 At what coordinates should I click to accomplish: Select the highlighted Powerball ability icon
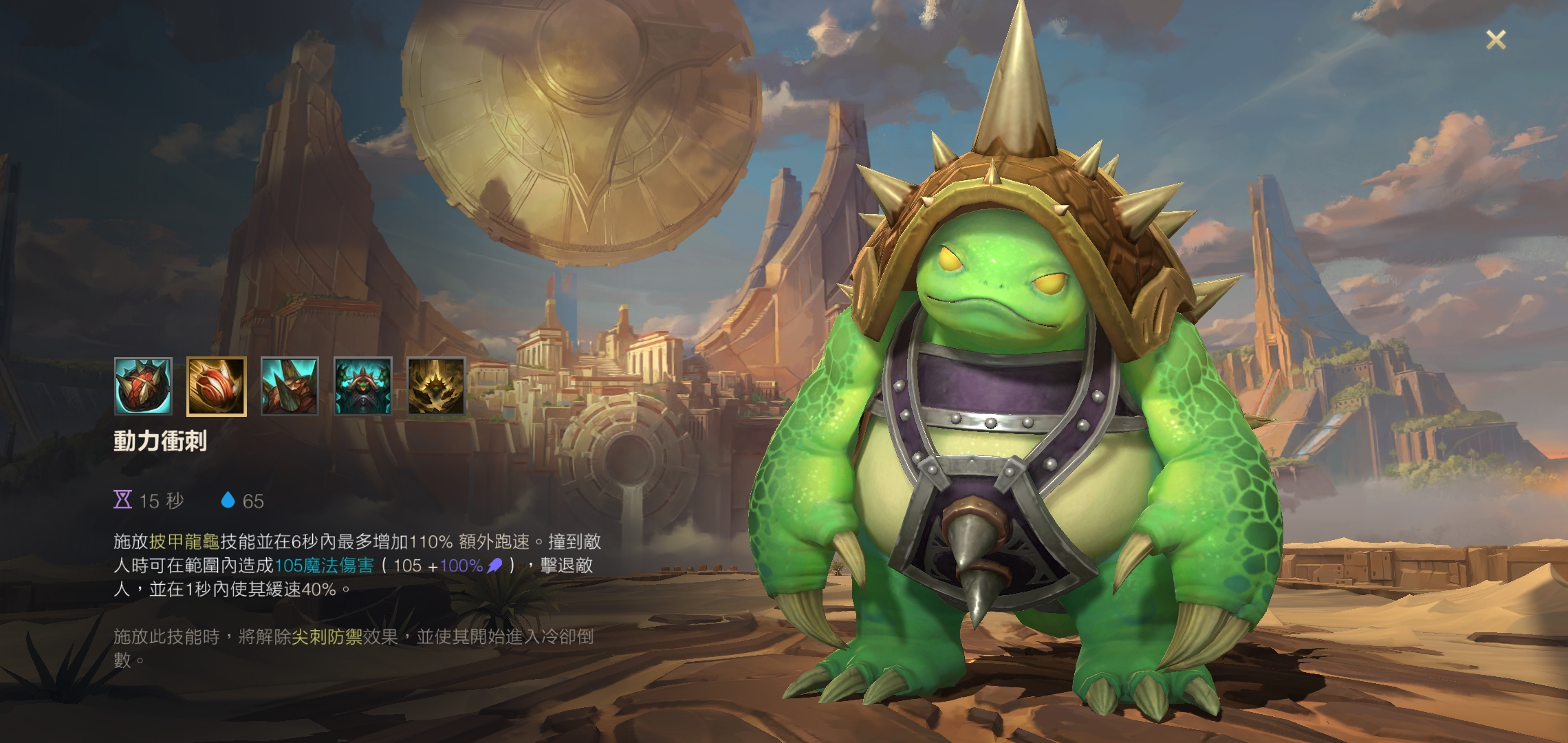[216, 387]
